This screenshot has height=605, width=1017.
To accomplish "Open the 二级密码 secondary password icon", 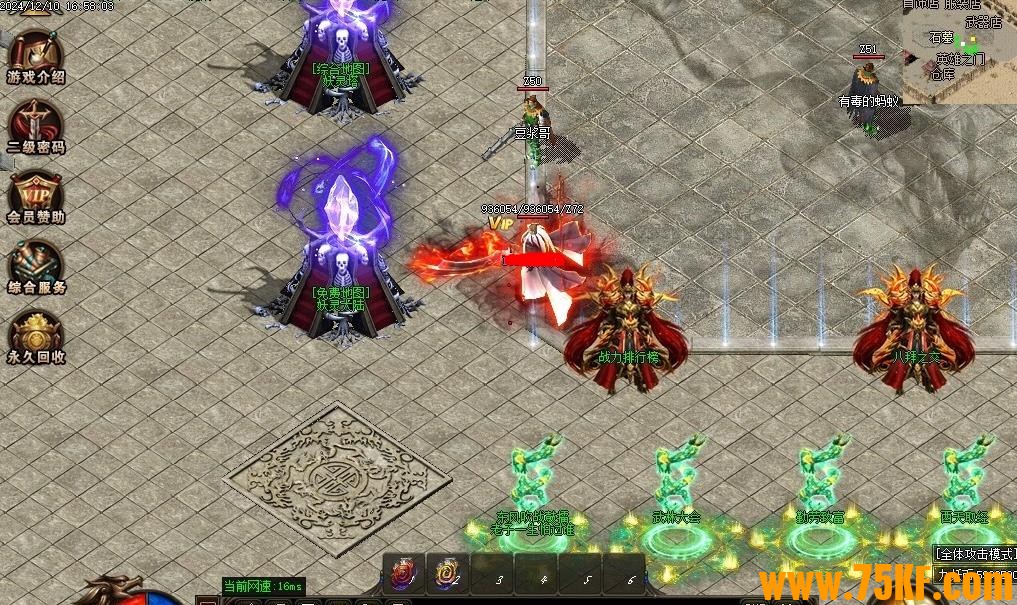I will pyautogui.click(x=36, y=125).
